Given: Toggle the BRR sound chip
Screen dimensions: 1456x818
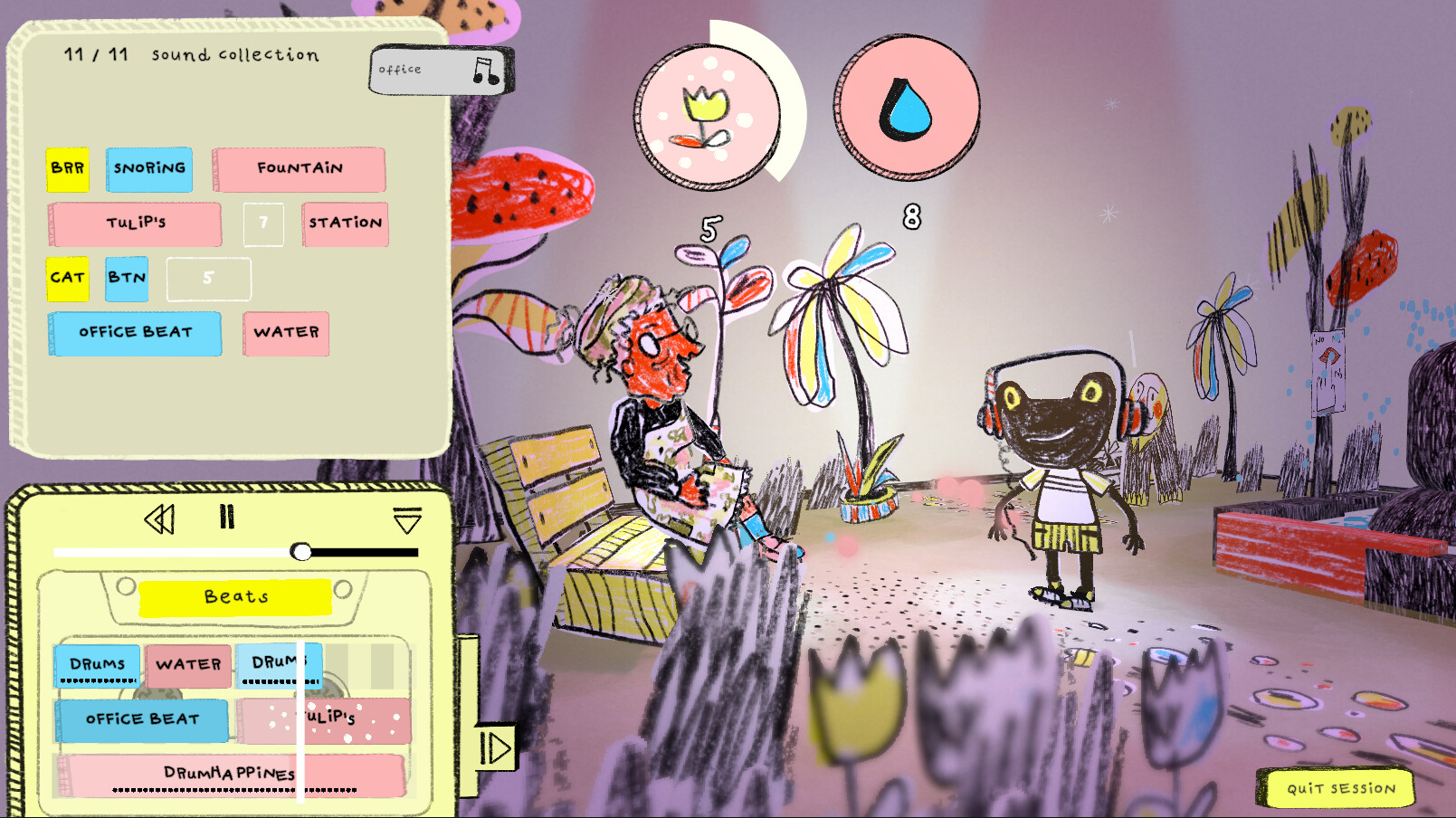Looking at the screenshot, I should tap(68, 168).
